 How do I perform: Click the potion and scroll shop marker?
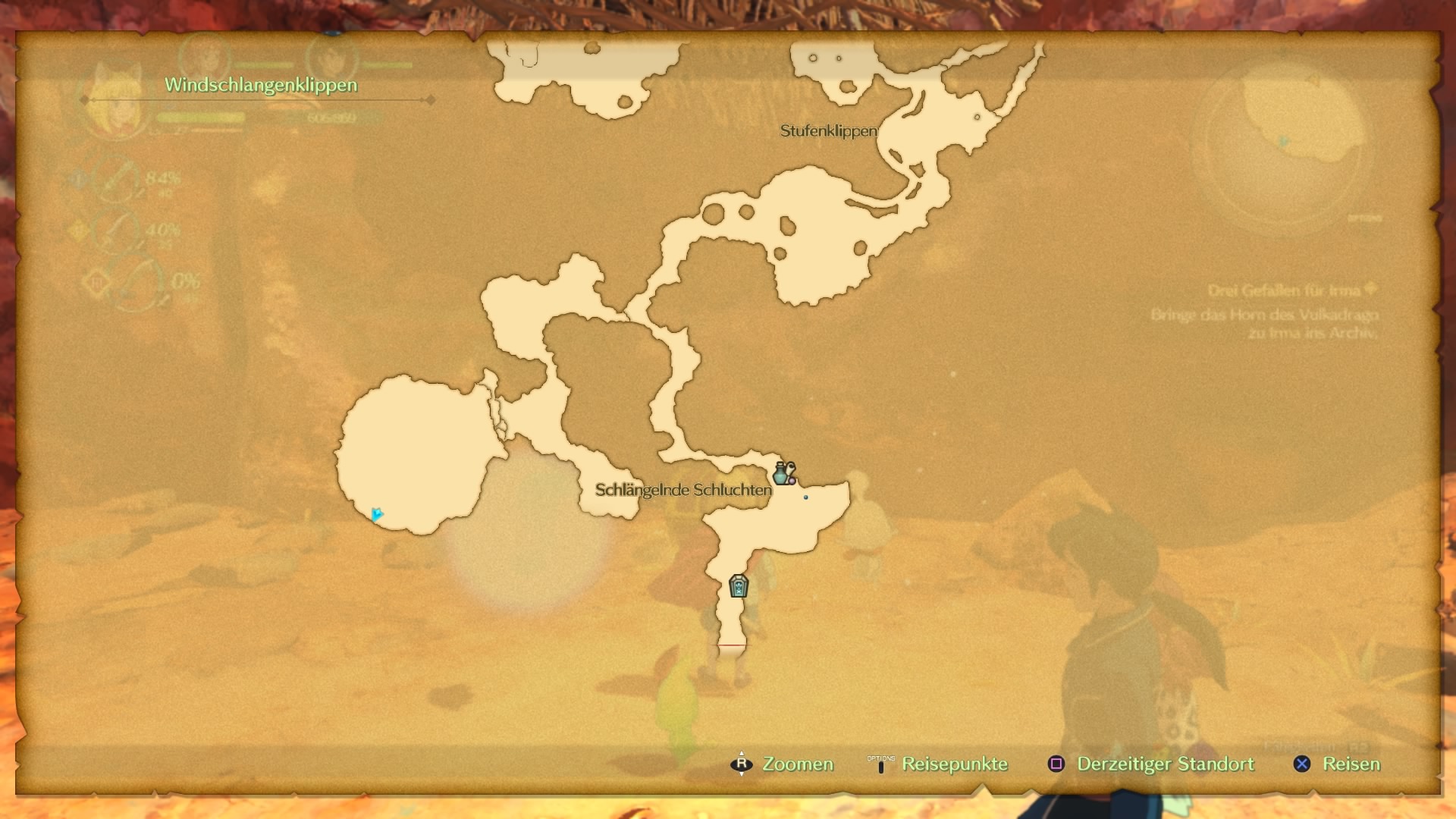[x=783, y=473]
